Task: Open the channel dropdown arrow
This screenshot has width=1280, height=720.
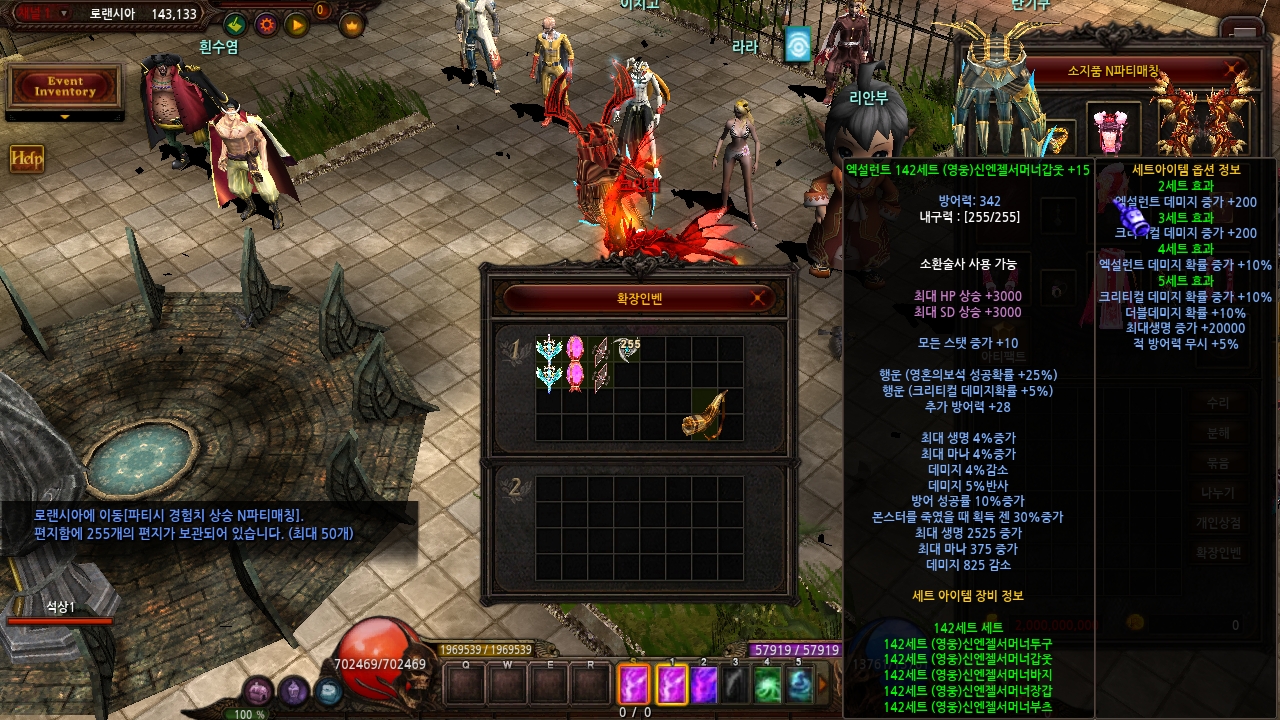Action: coord(65,14)
